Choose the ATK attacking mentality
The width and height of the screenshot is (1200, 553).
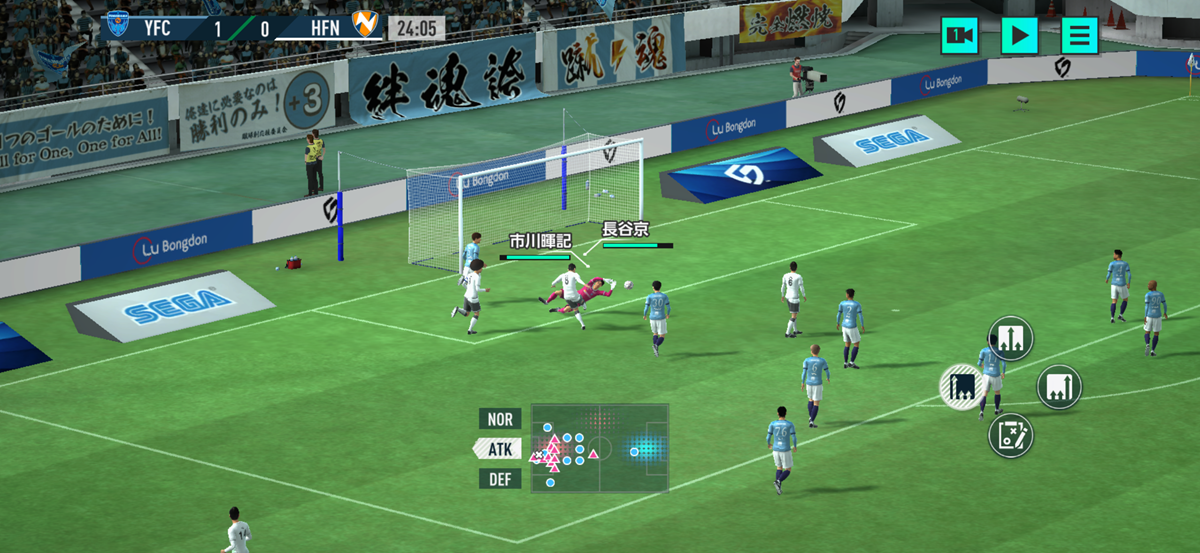tap(499, 449)
